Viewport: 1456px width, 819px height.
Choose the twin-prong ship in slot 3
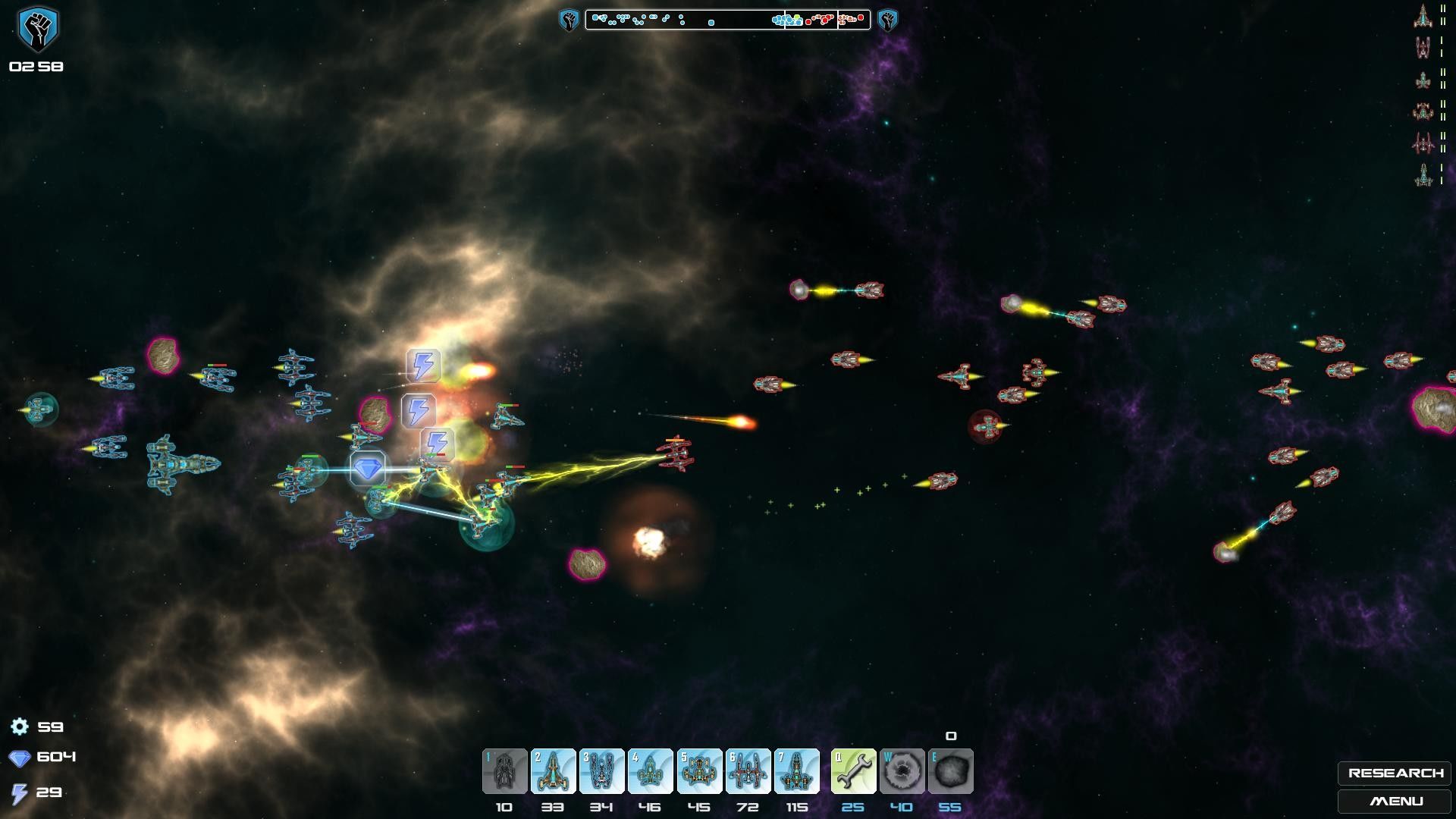pyautogui.click(x=601, y=771)
